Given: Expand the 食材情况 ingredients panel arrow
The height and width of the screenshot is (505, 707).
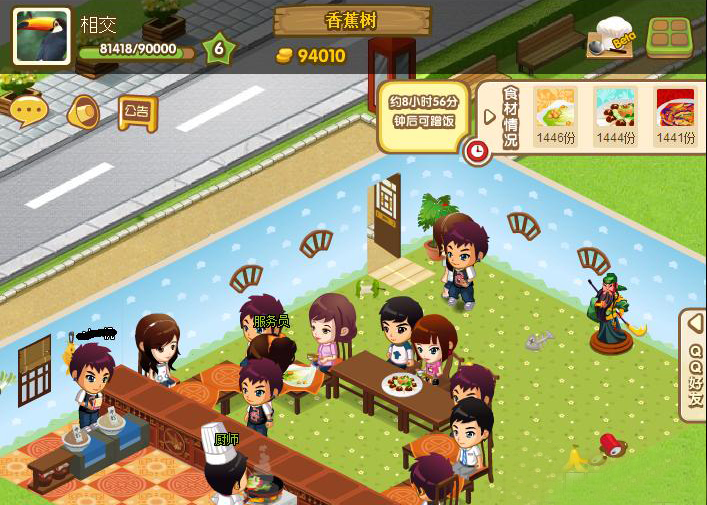Looking at the screenshot, I should (490, 116).
